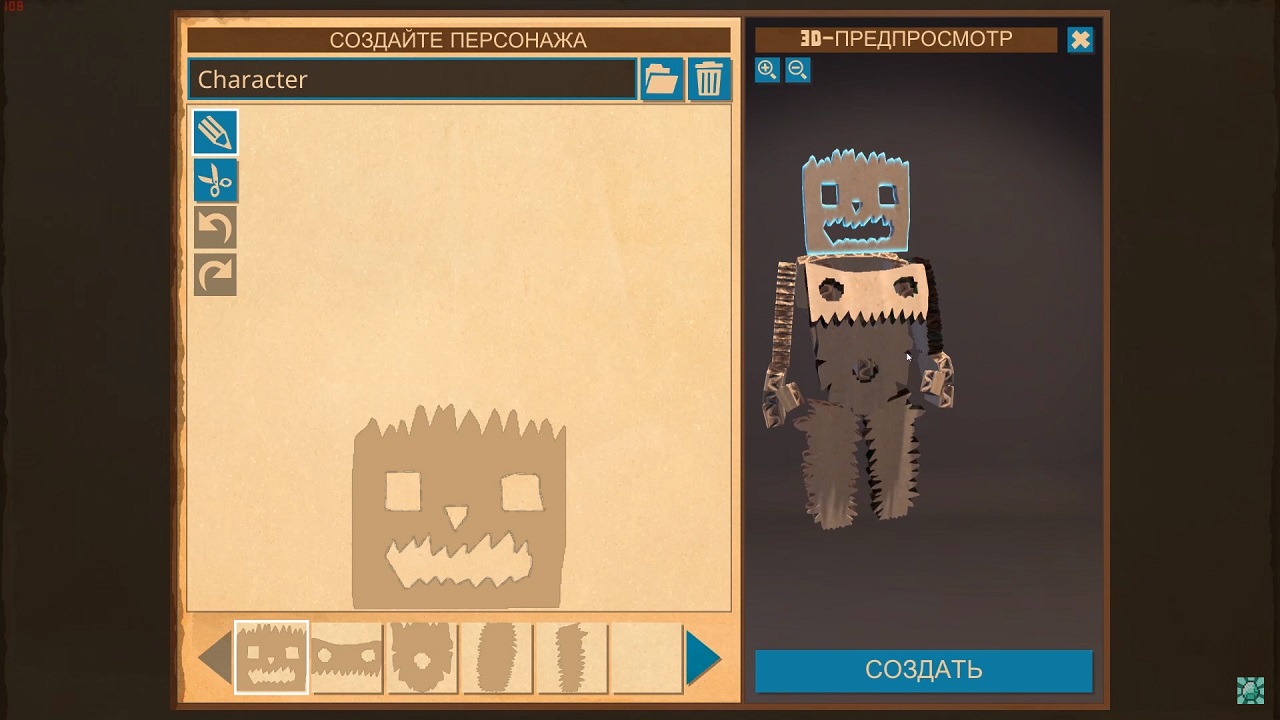Select the pencil drawing tool
Screen dimensions: 1280x720
tap(215, 133)
